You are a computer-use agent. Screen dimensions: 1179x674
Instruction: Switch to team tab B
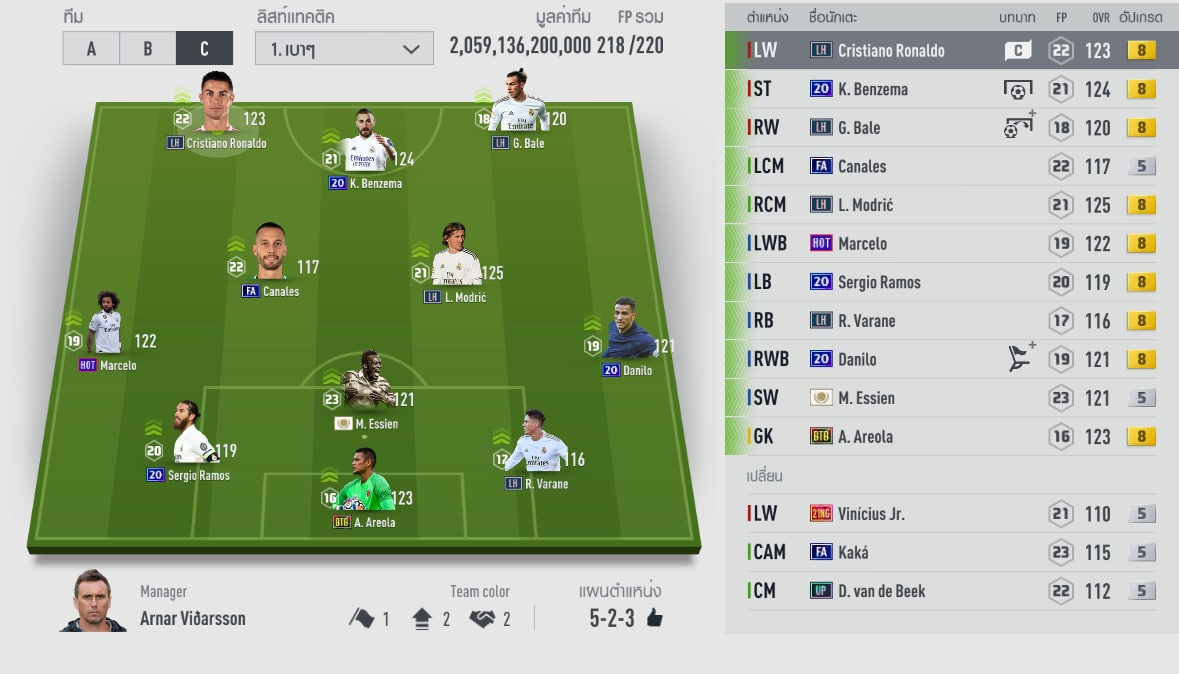pos(147,48)
